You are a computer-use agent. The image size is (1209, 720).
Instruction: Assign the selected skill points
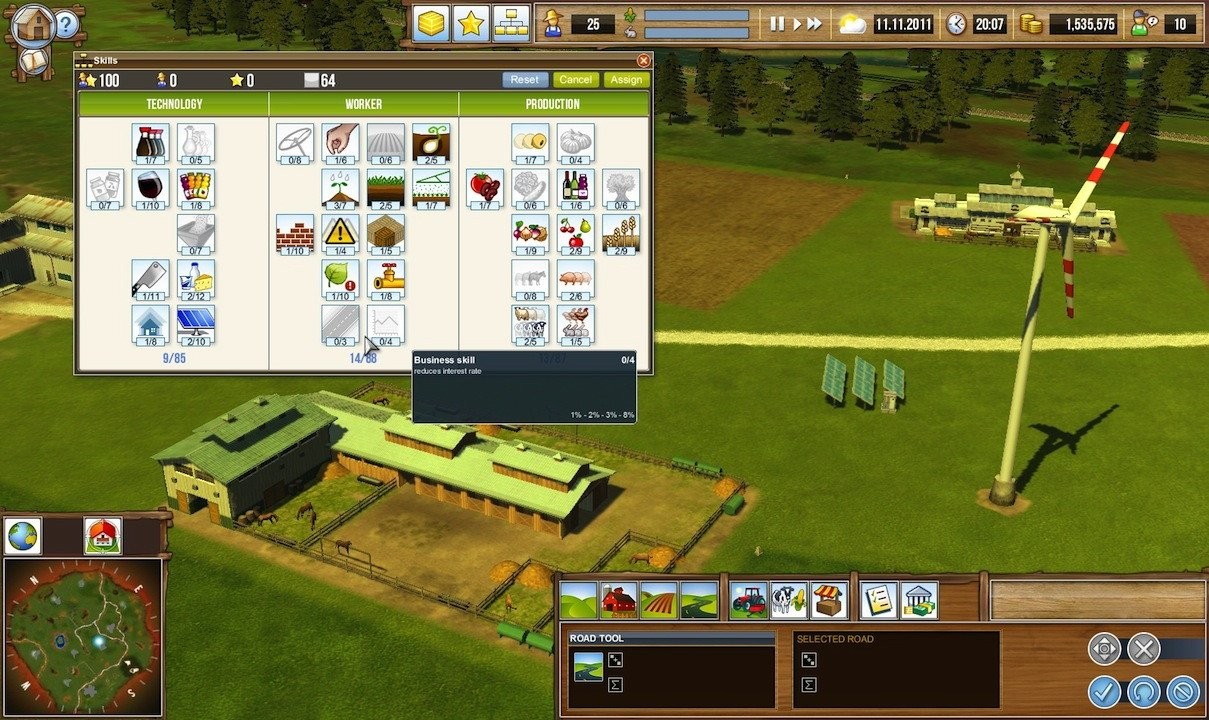coord(626,80)
